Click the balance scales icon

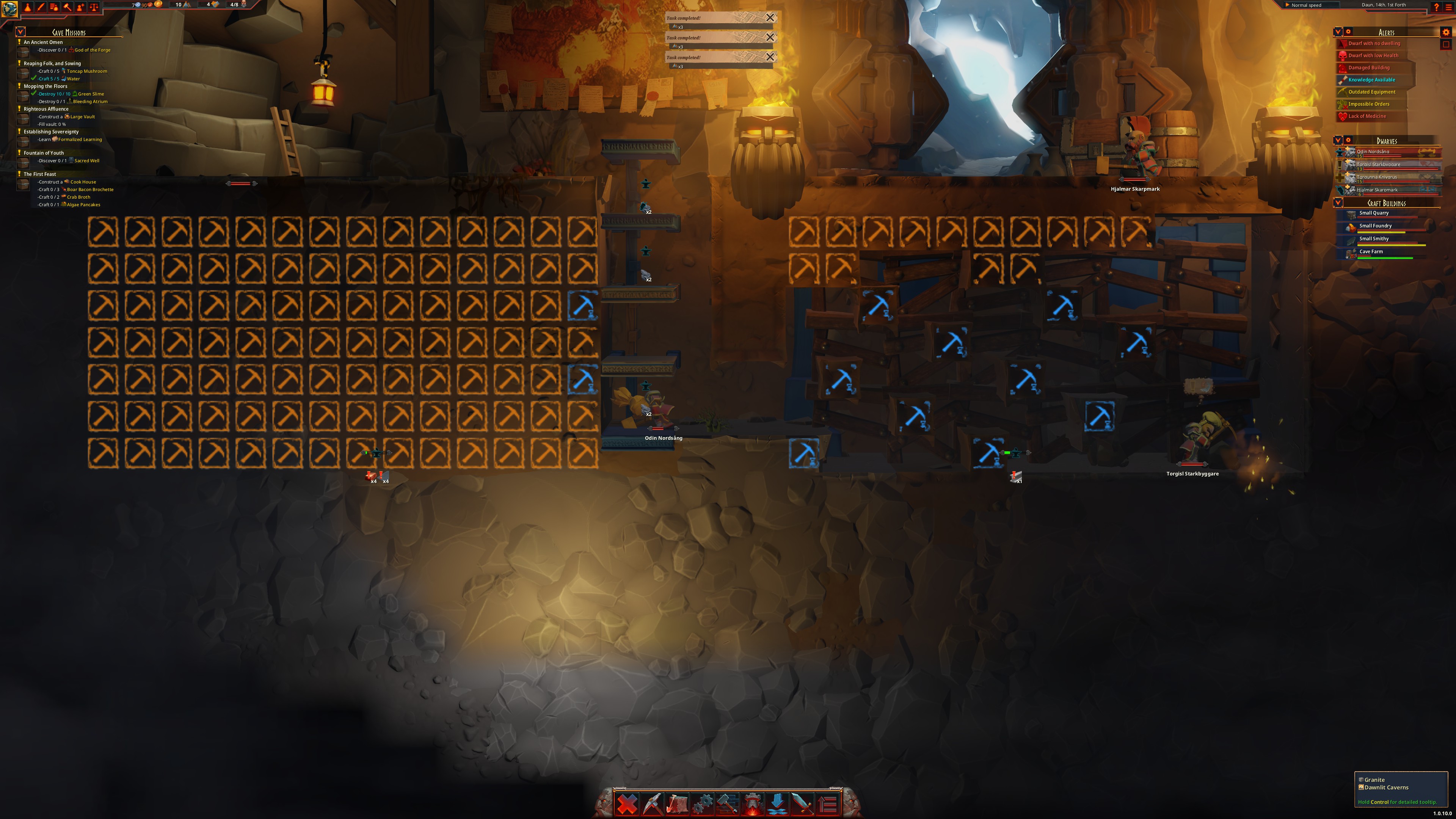[x=94, y=7]
